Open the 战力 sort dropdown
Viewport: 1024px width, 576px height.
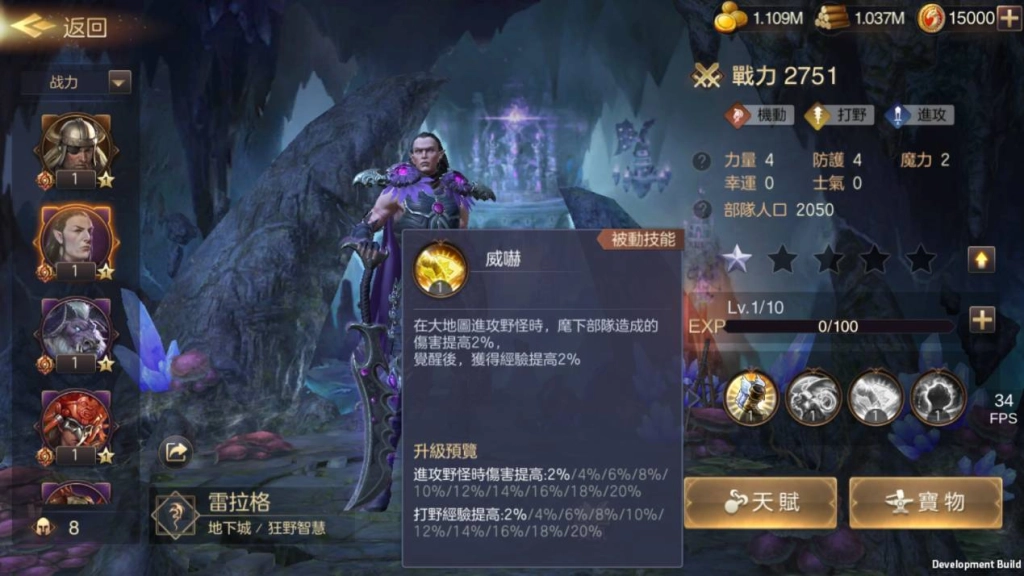[78, 82]
